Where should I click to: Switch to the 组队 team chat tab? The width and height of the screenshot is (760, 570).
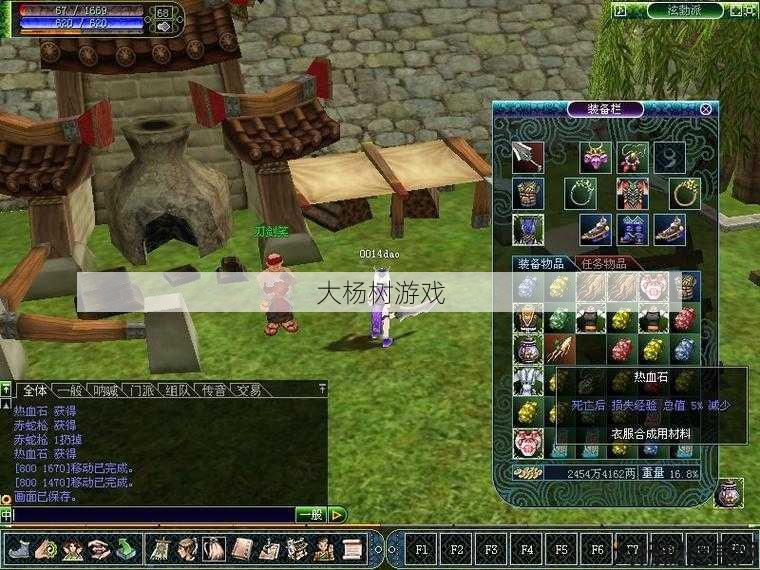point(177,390)
